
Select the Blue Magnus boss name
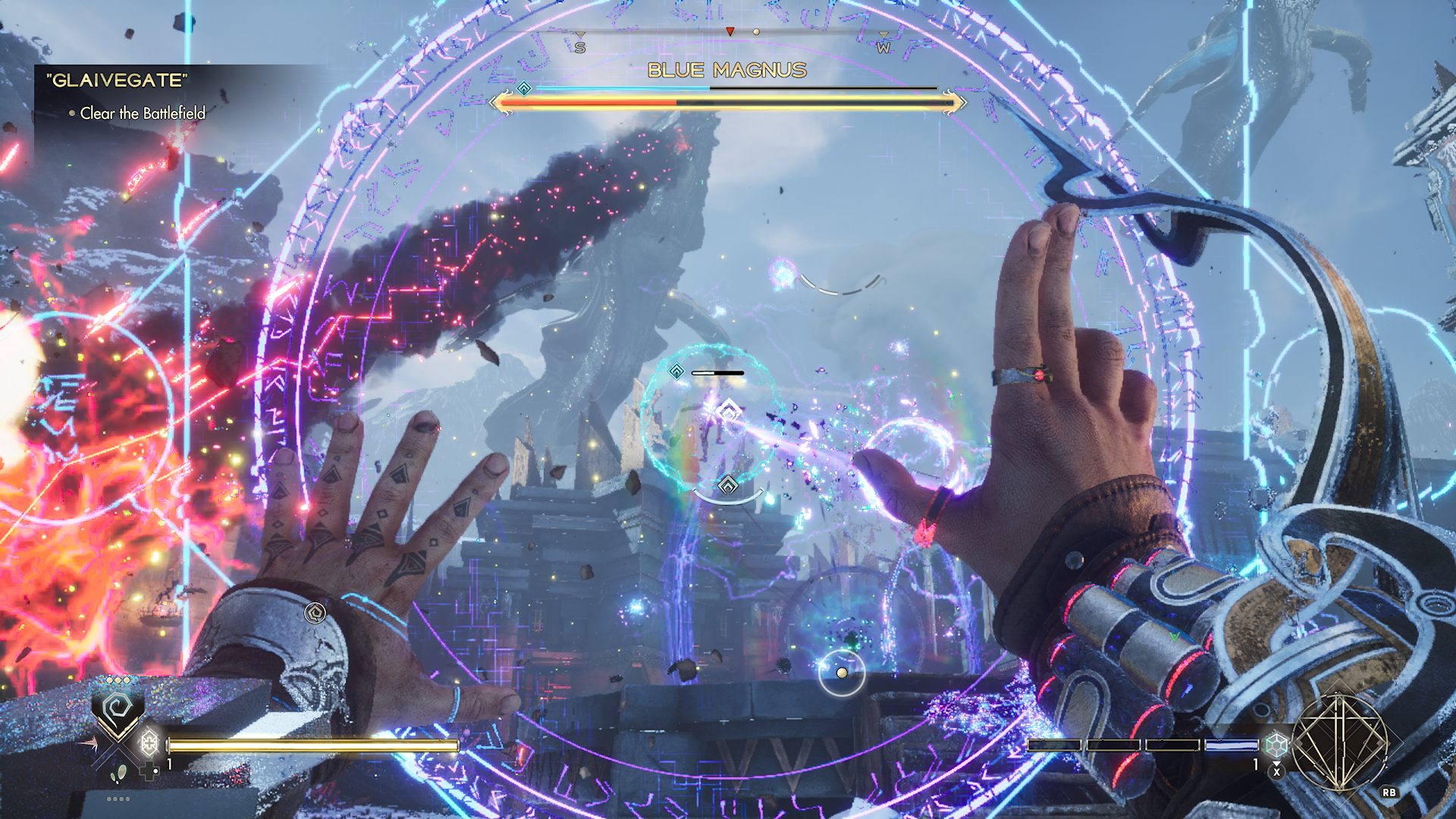click(726, 71)
